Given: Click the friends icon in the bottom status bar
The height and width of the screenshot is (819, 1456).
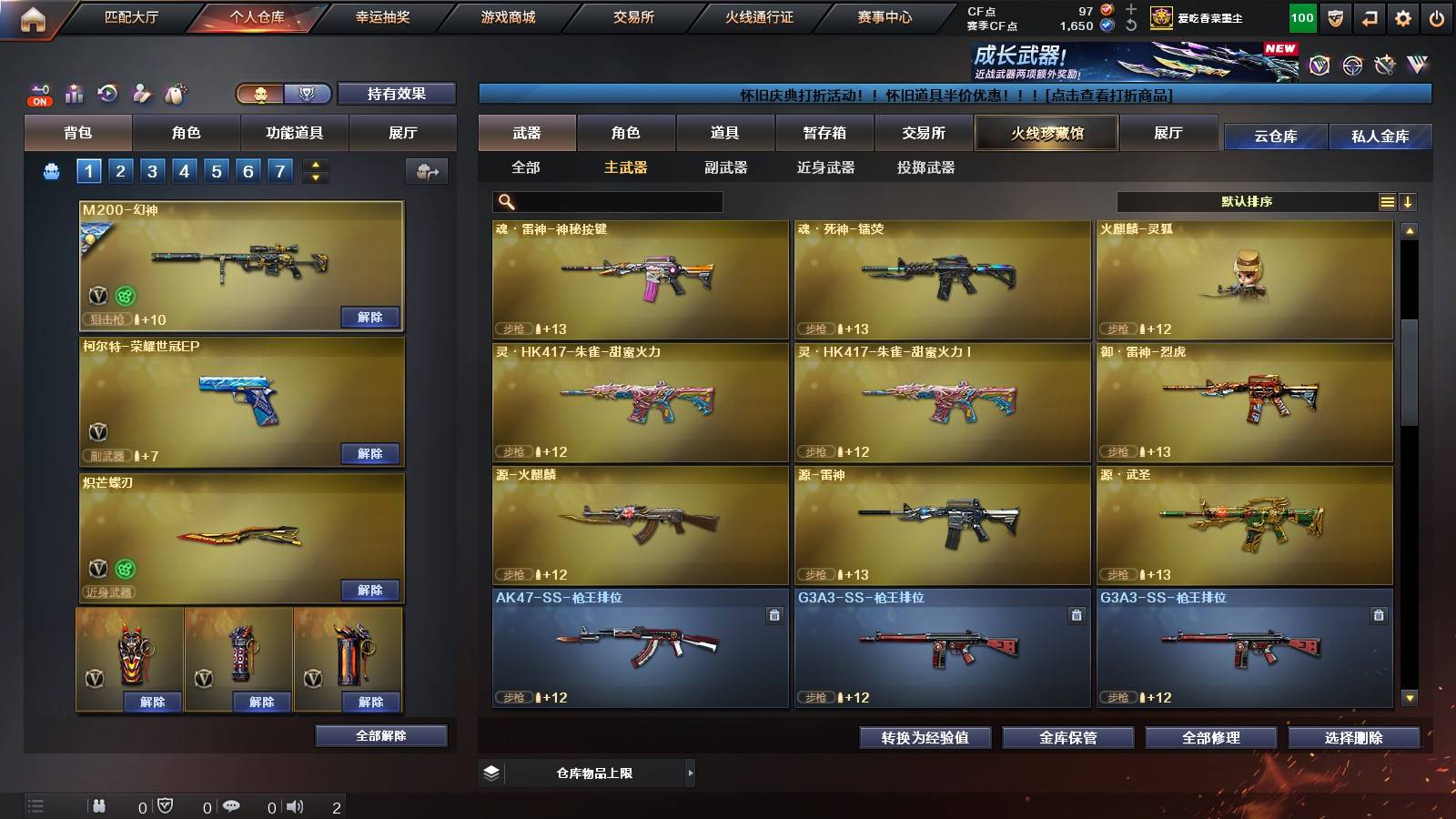Looking at the screenshot, I should point(98,805).
